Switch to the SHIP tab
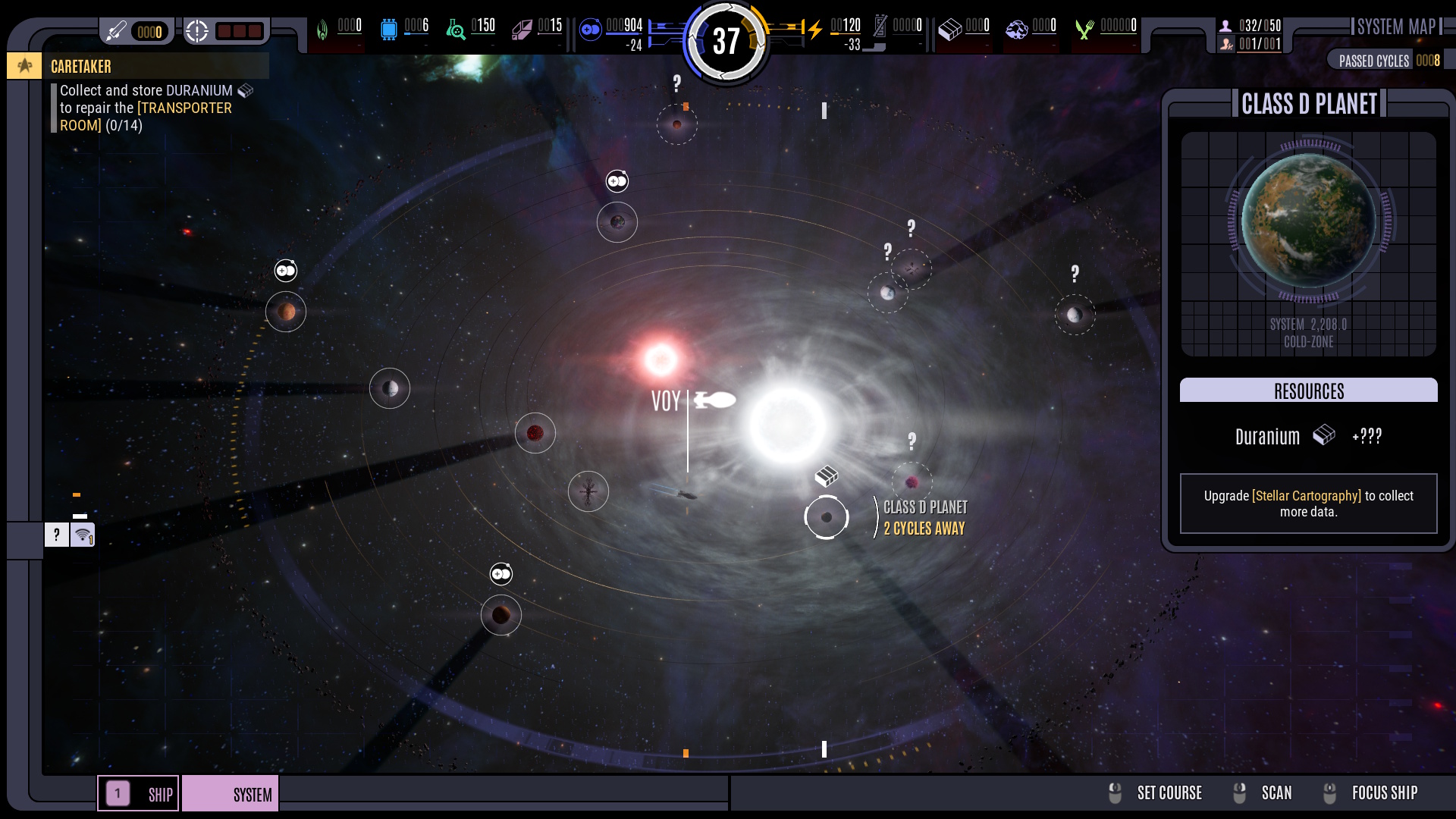 tap(139, 794)
